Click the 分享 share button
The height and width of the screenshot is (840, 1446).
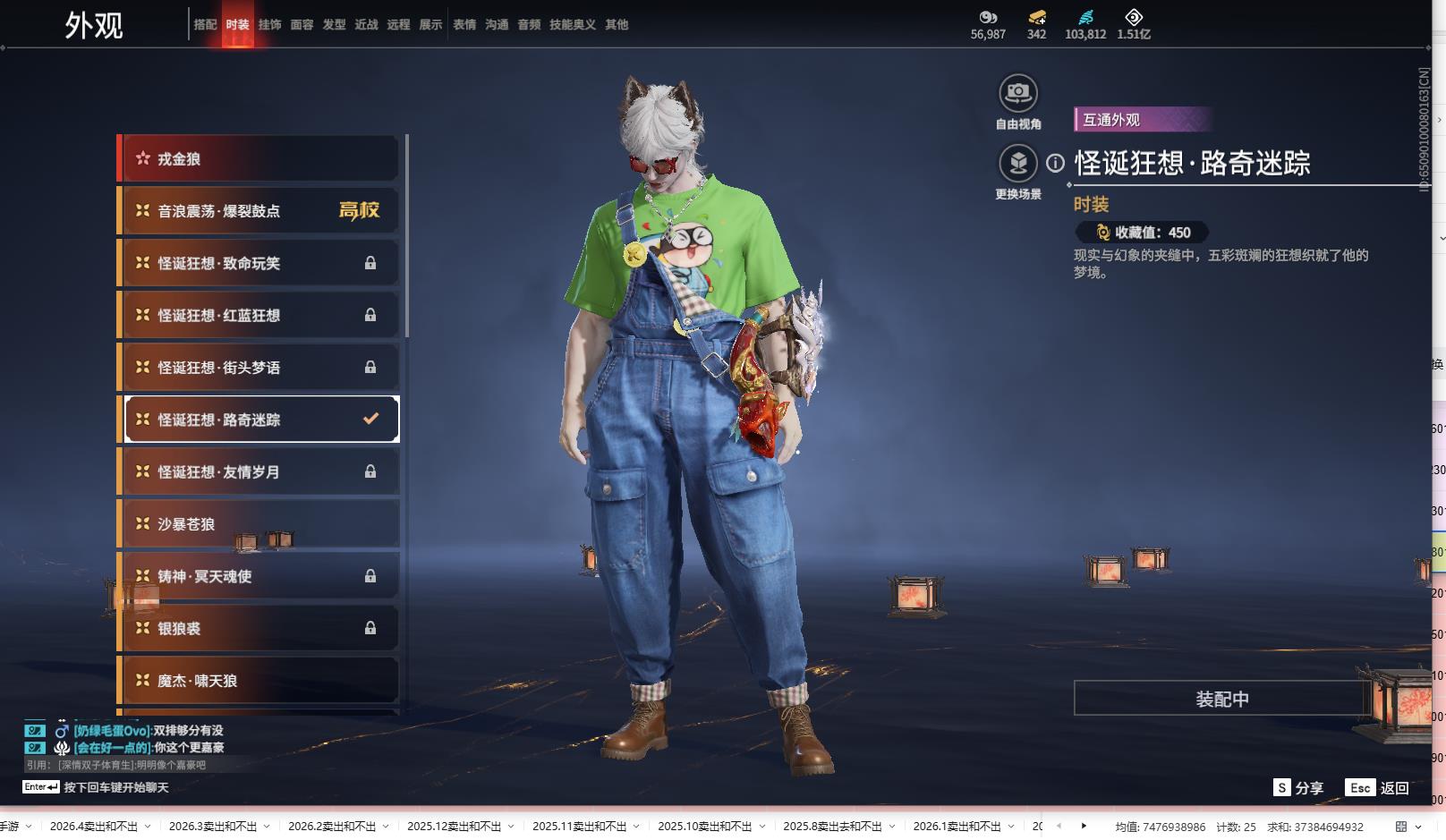point(1298,788)
